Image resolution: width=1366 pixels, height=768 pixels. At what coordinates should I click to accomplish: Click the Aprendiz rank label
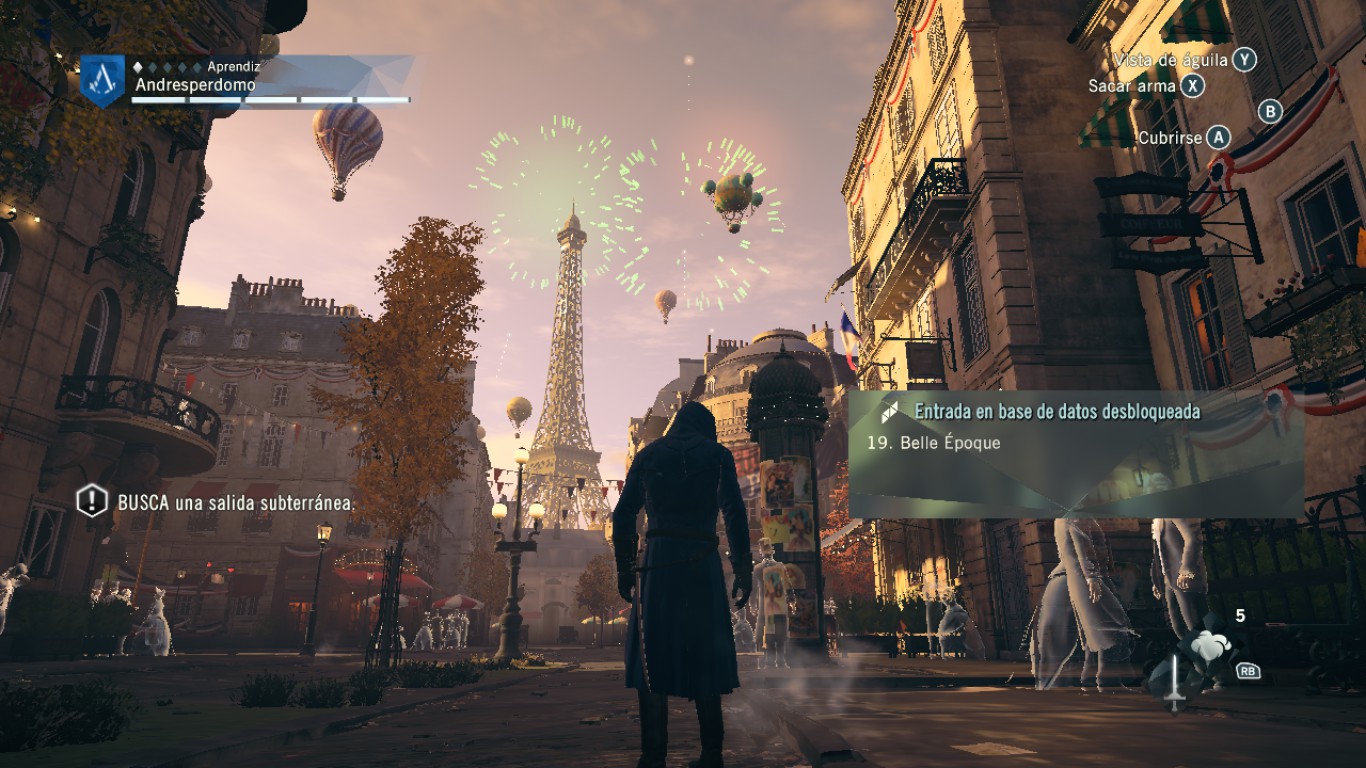(234, 66)
